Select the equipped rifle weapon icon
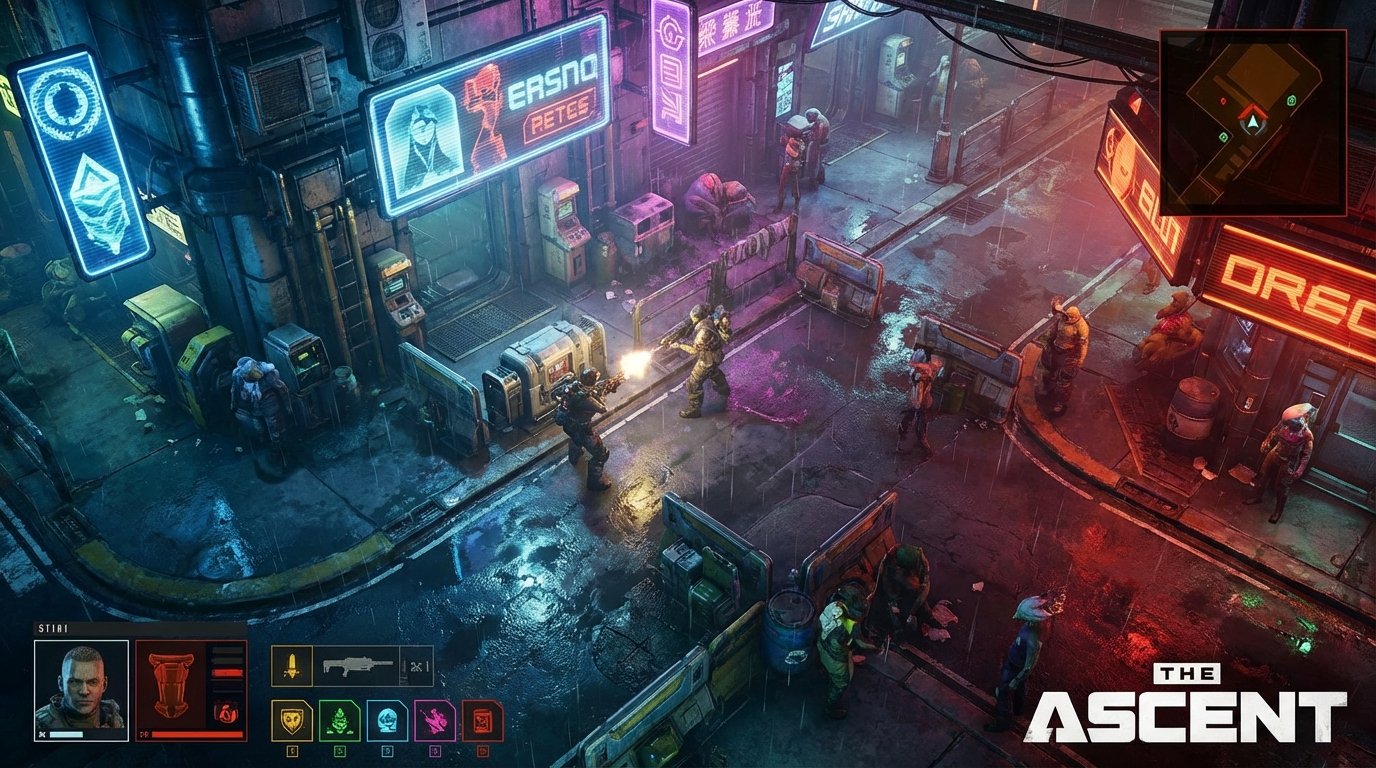The image size is (1376, 768). point(357,663)
